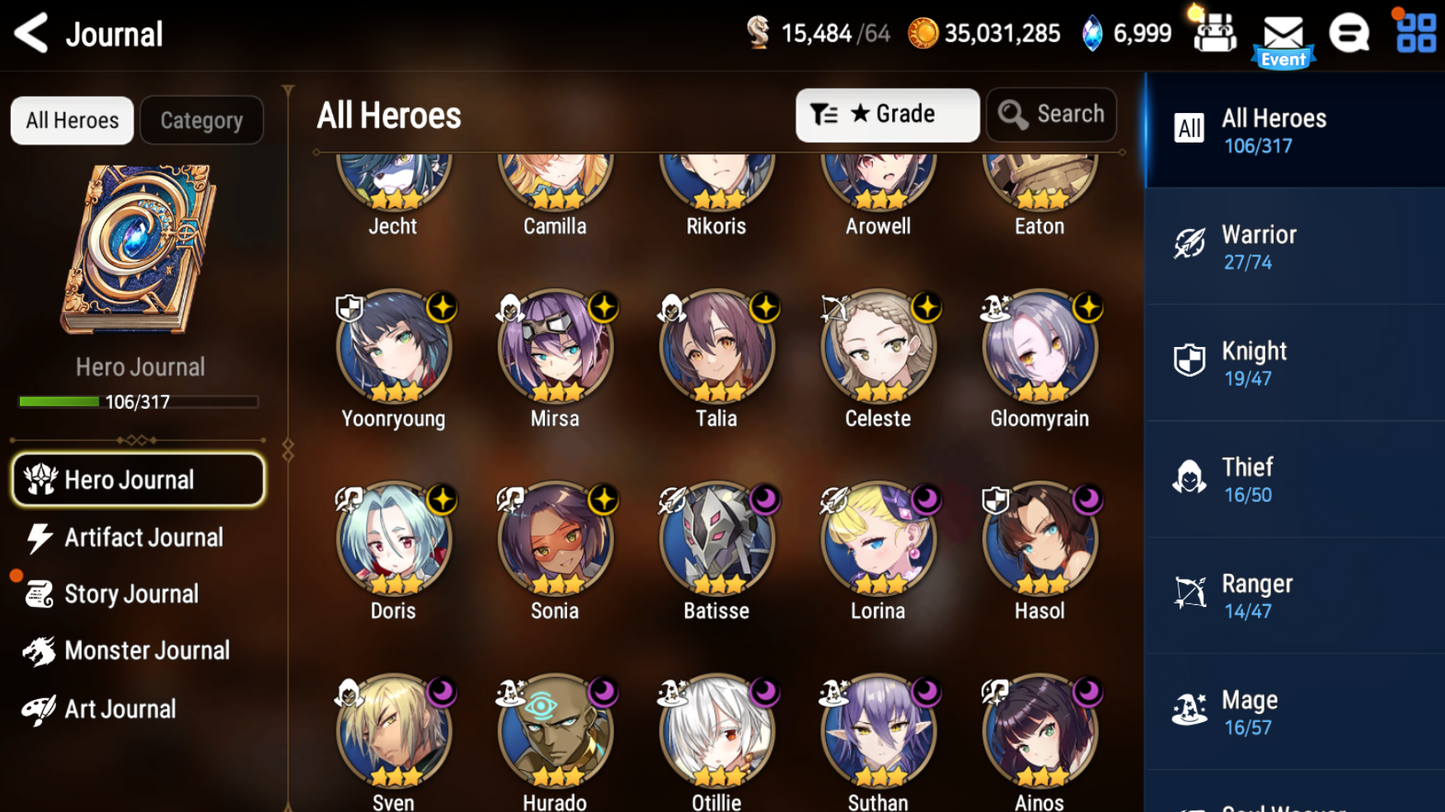The height and width of the screenshot is (812, 1445).
Task: View Celeste's hero entry
Action: click(878, 347)
